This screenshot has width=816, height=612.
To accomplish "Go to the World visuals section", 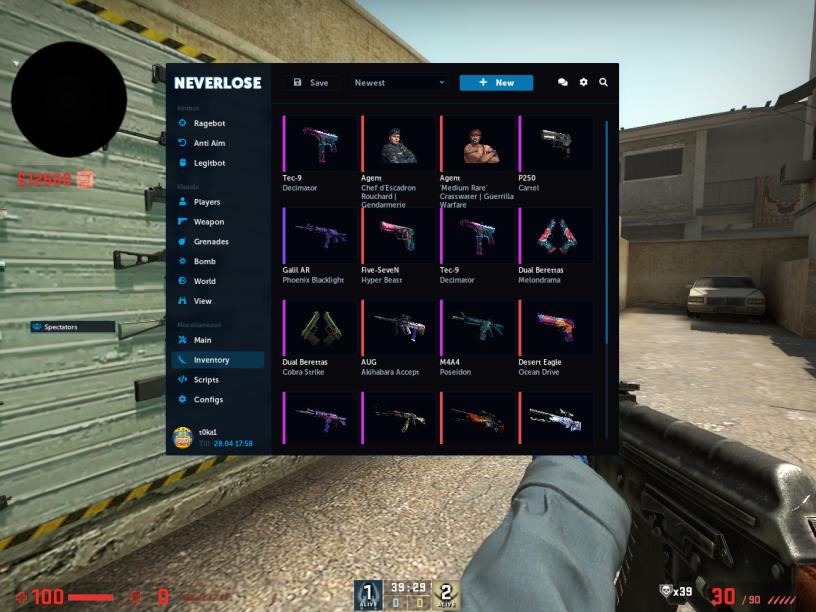I will click(x=204, y=281).
